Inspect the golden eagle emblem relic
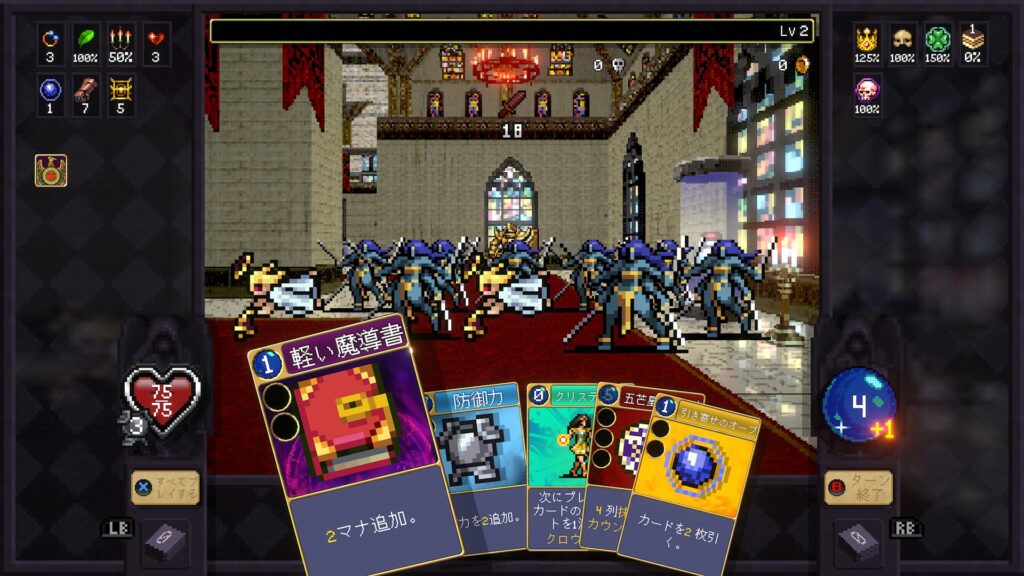 point(51,170)
